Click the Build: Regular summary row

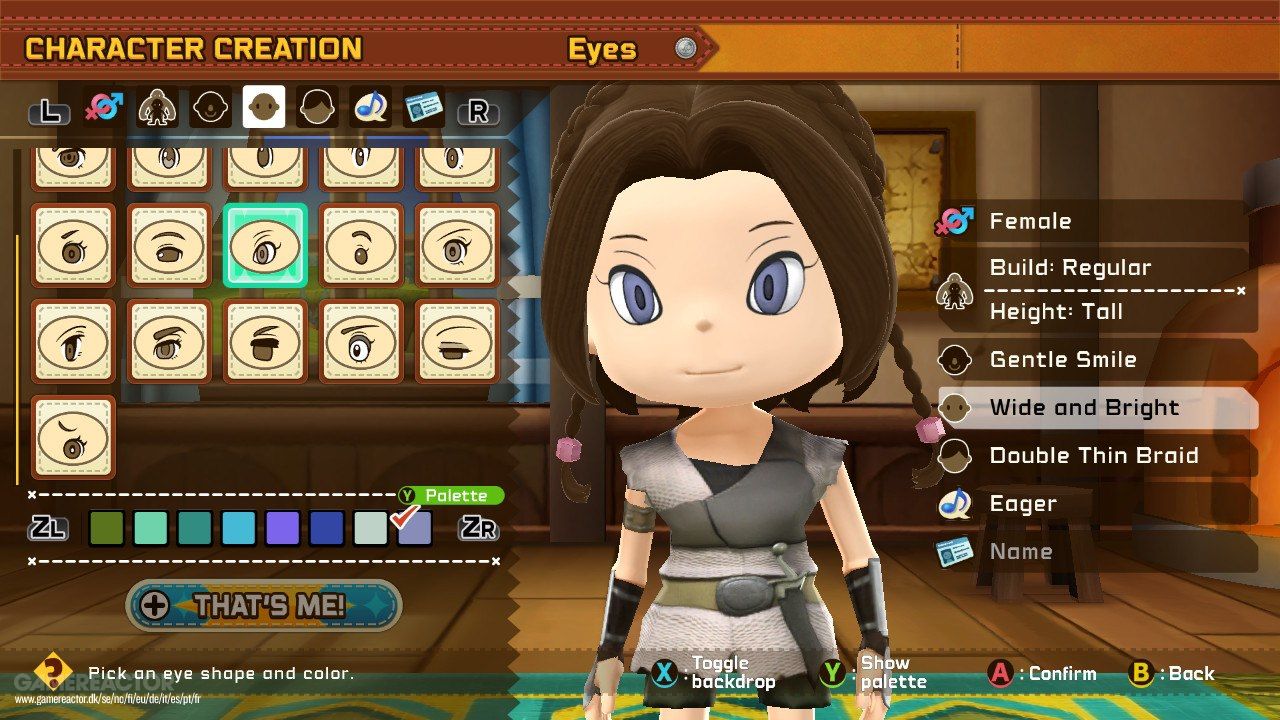coord(1095,268)
